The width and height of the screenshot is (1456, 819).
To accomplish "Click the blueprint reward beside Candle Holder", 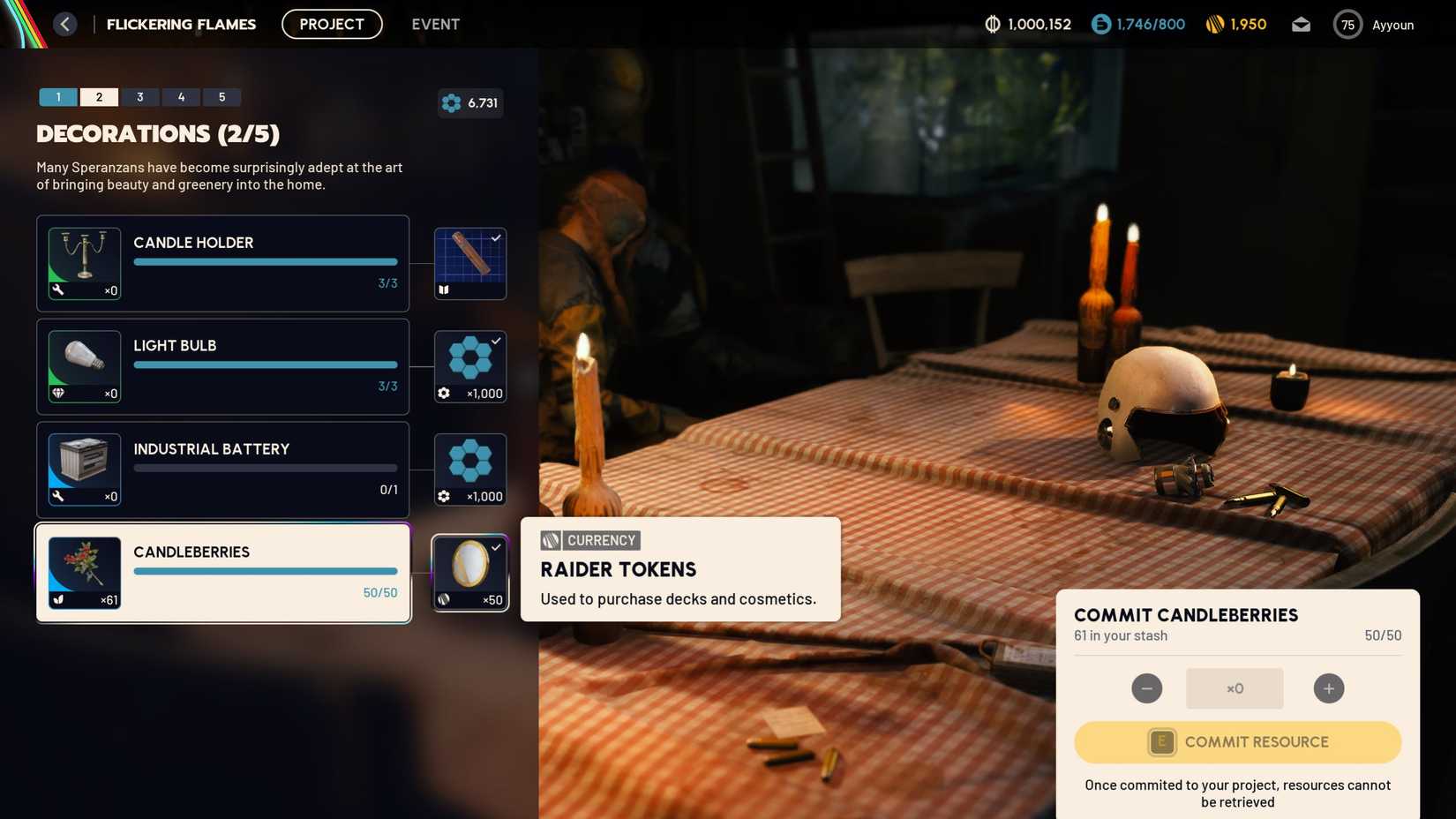I will point(469,262).
